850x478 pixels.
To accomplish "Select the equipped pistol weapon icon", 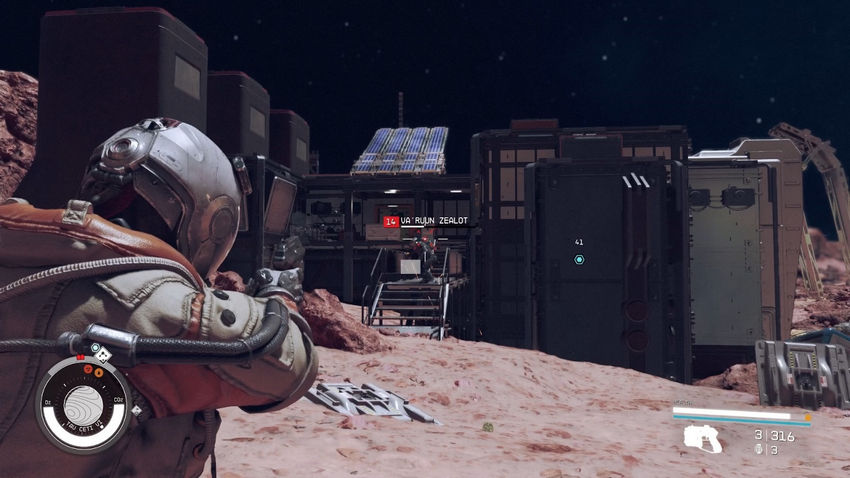I will tap(703, 438).
